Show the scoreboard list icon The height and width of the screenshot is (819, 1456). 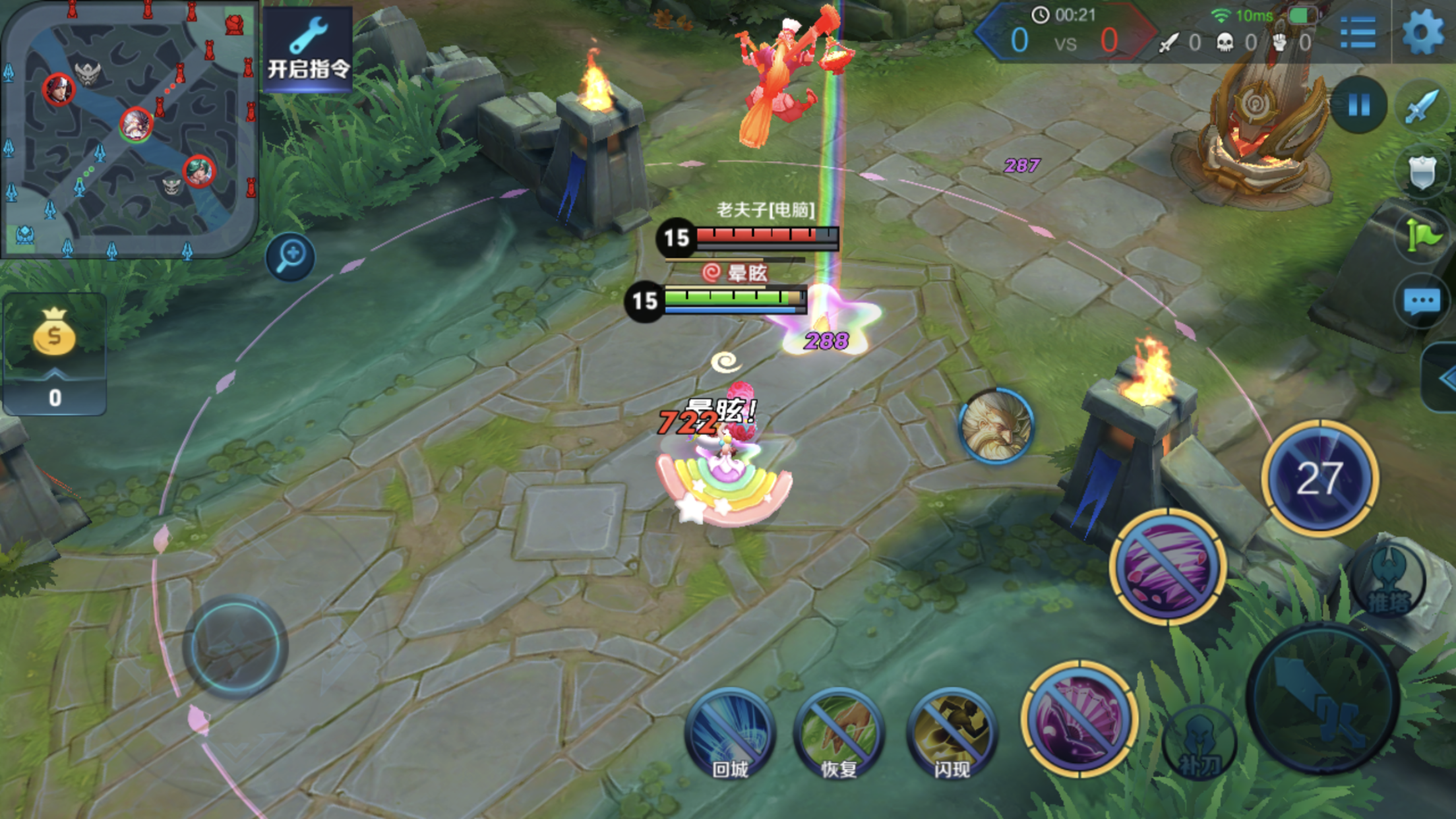pyautogui.click(x=1358, y=32)
